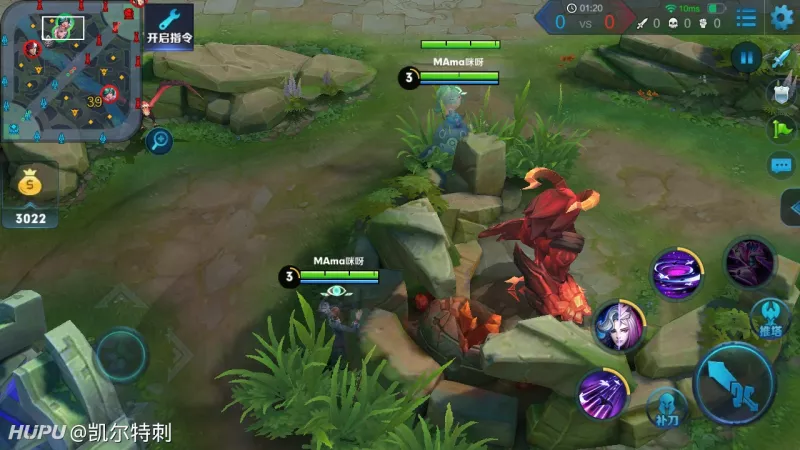Select the 推塔 tower attack button
Viewport: 800px width, 450px height.
[x=770, y=316]
